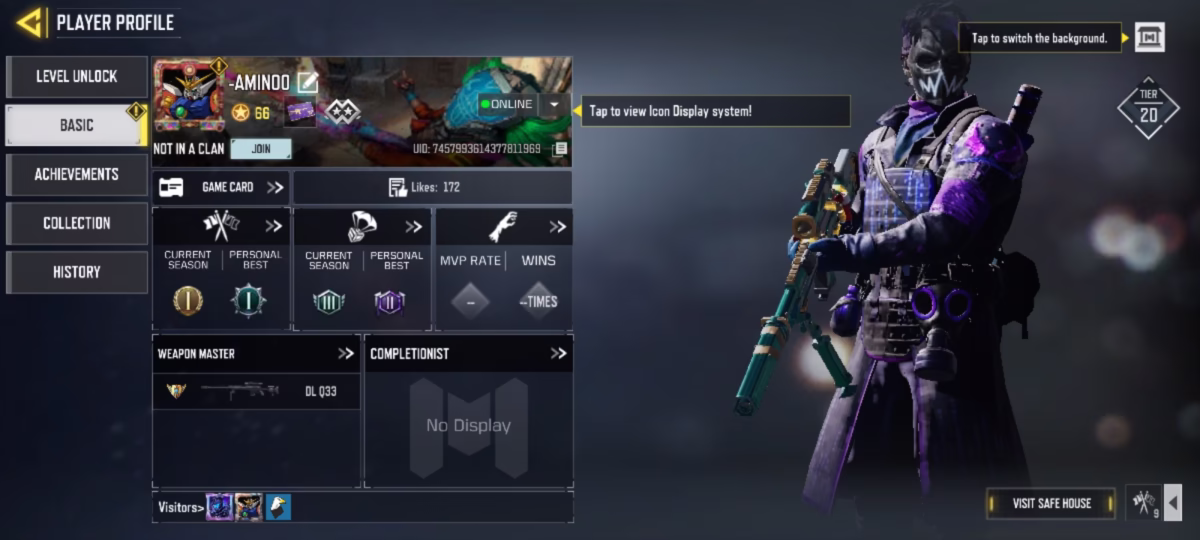The width and height of the screenshot is (1200, 540).
Task: Tap the Likes counter button
Action: click(x=432, y=187)
